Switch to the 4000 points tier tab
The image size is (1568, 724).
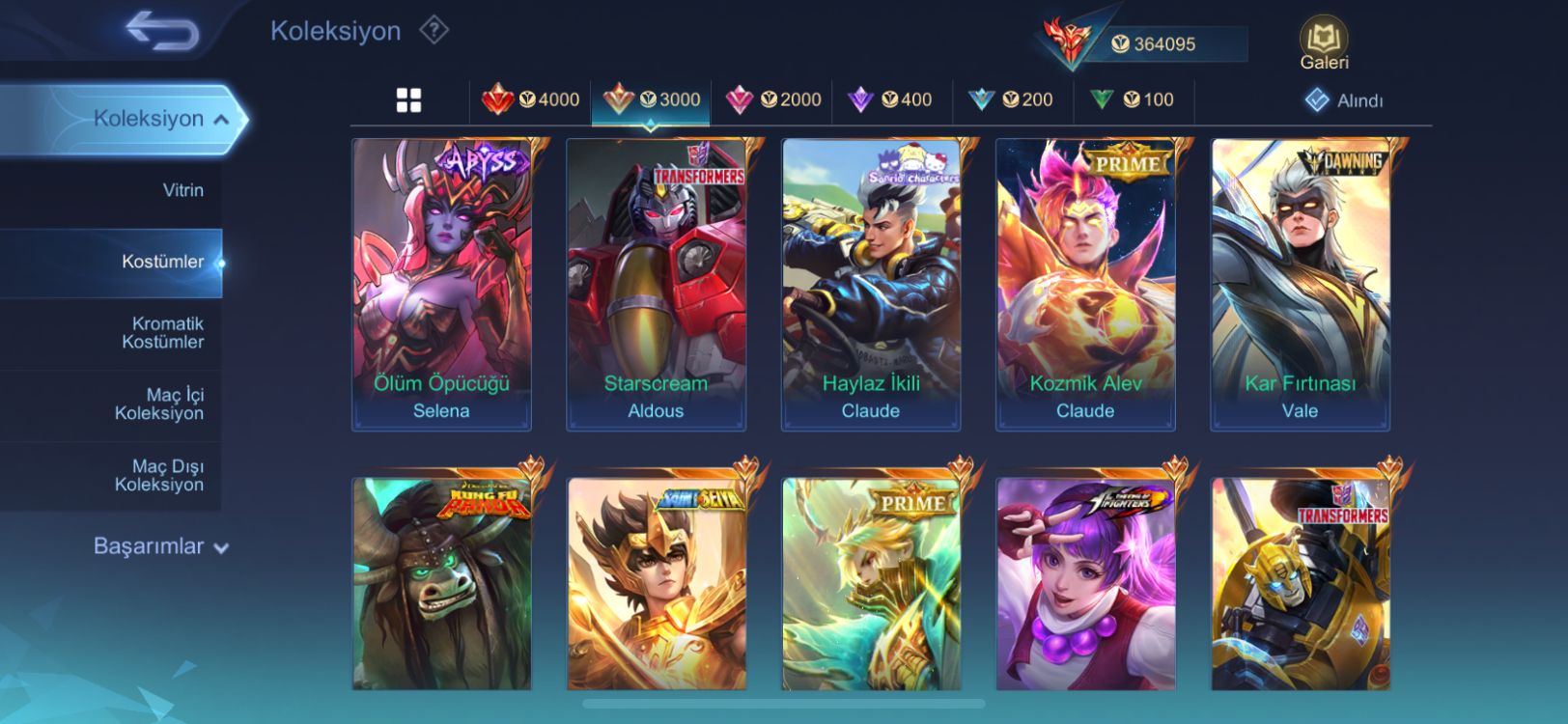pos(531,99)
